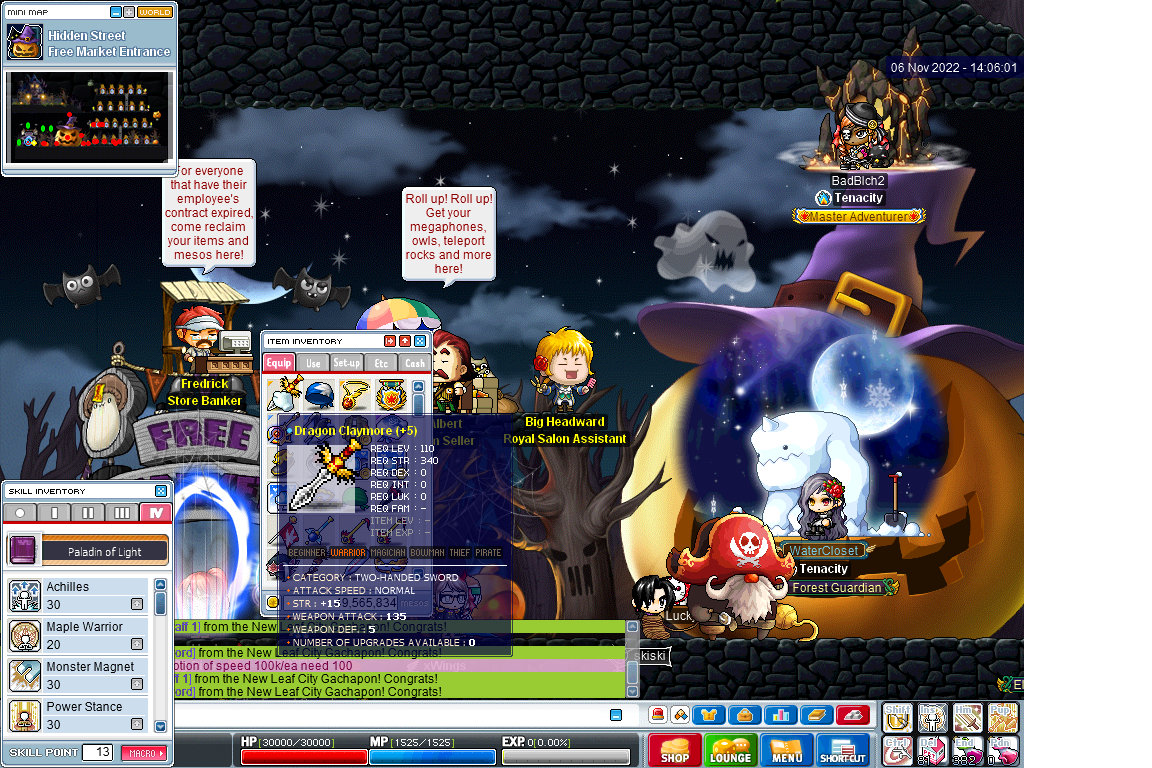Enter the LOUNGE
1152x768 pixels.
point(731,750)
